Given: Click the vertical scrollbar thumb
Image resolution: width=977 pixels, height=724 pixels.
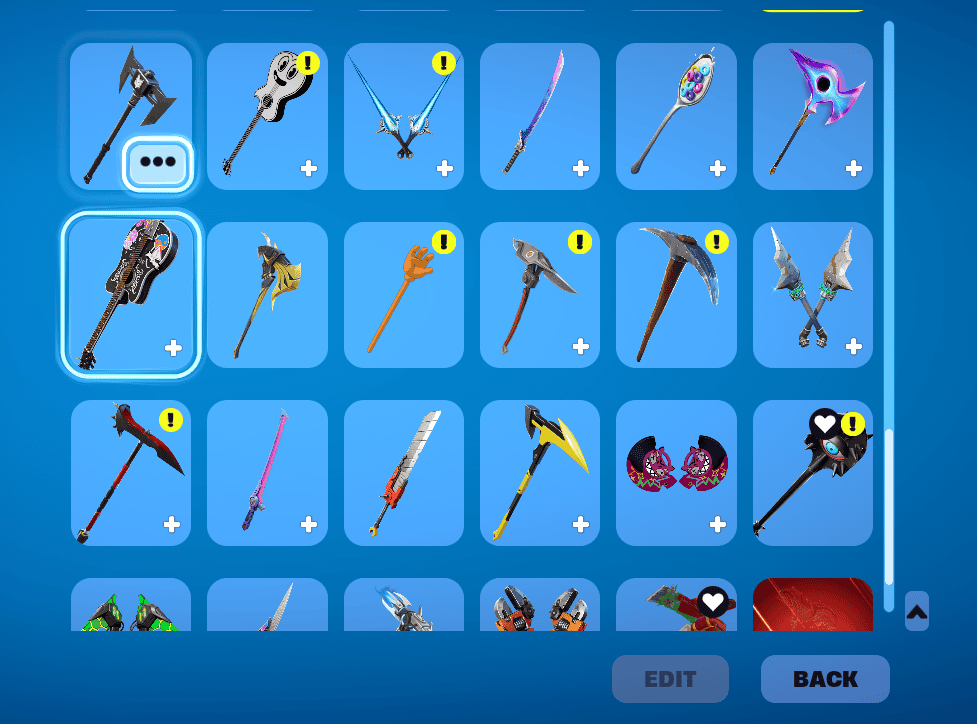Looking at the screenshot, I should (x=889, y=505).
